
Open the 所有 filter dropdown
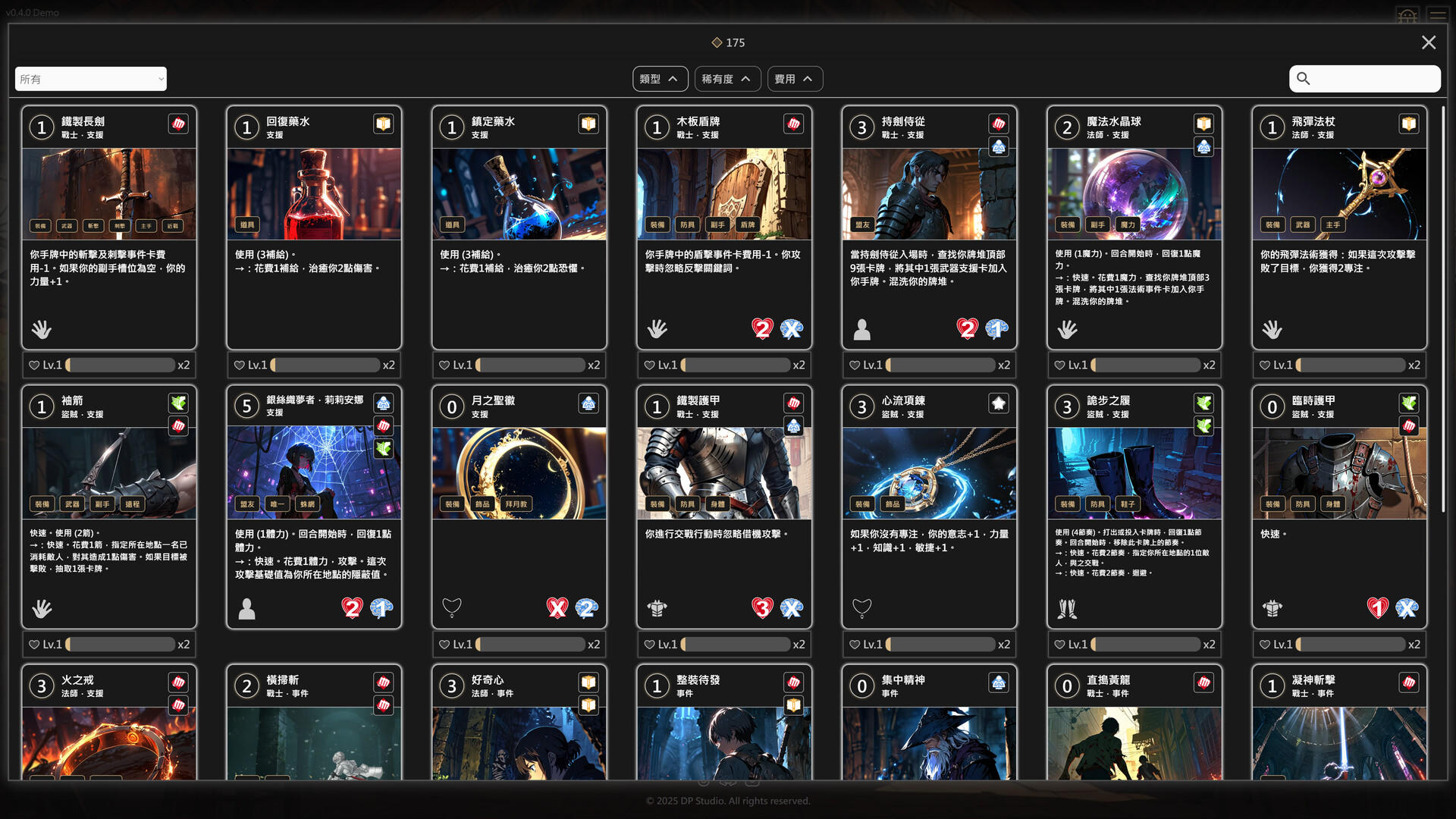click(90, 78)
